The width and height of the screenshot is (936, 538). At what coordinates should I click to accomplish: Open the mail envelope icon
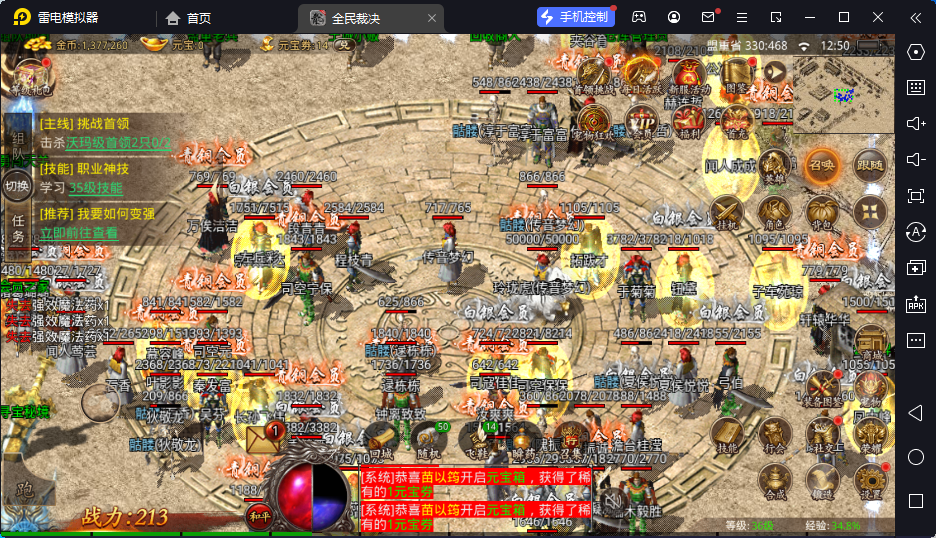point(263,439)
